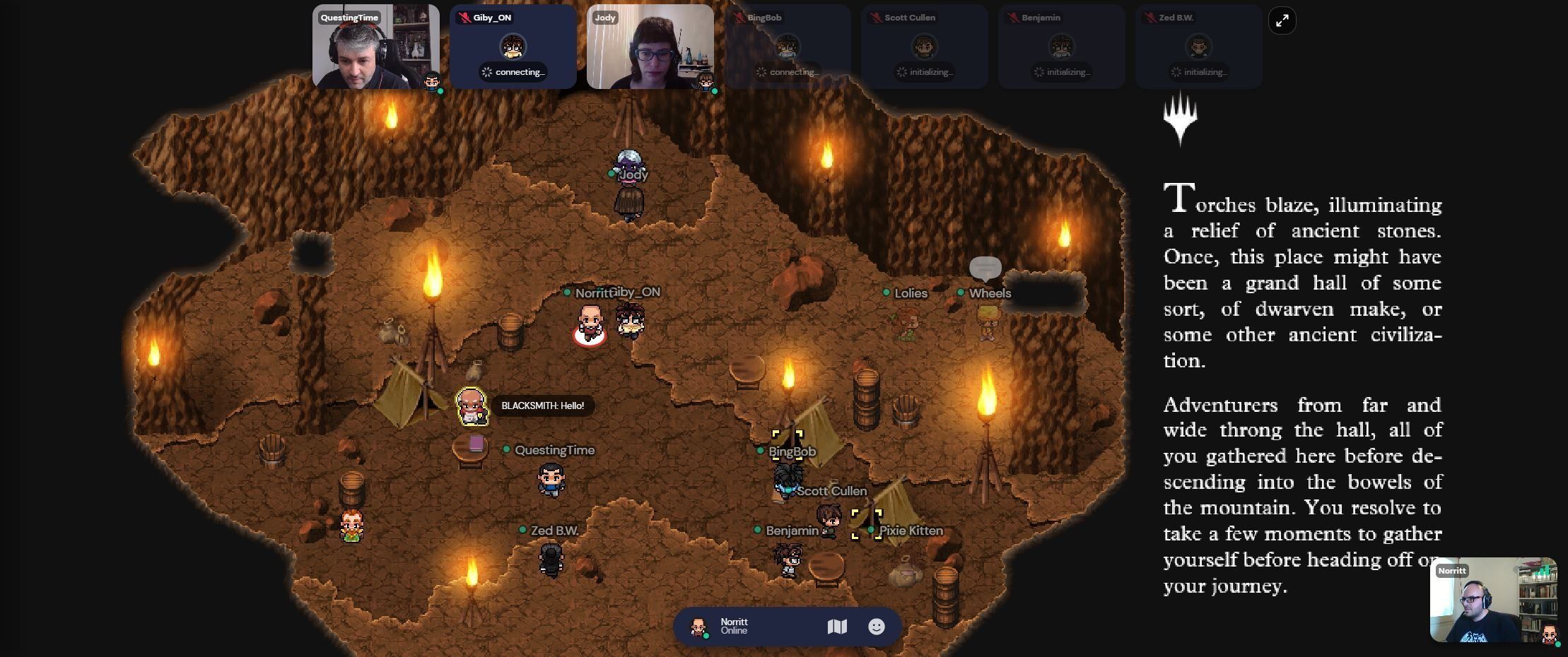Click Norritt's online status avatar in bottom bar

click(x=698, y=627)
